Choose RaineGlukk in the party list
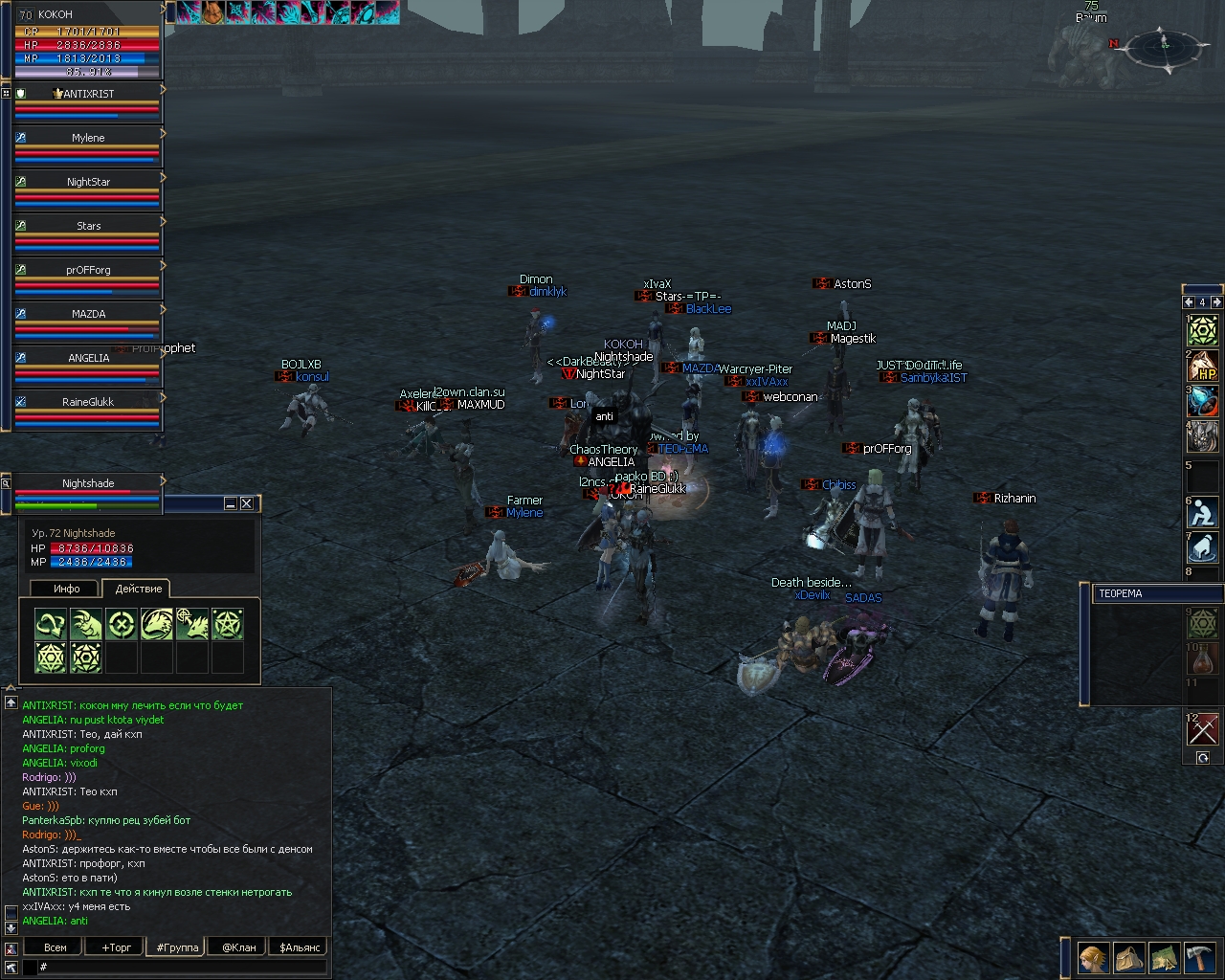The height and width of the screenshot is (980, 1225). (88, 402)
